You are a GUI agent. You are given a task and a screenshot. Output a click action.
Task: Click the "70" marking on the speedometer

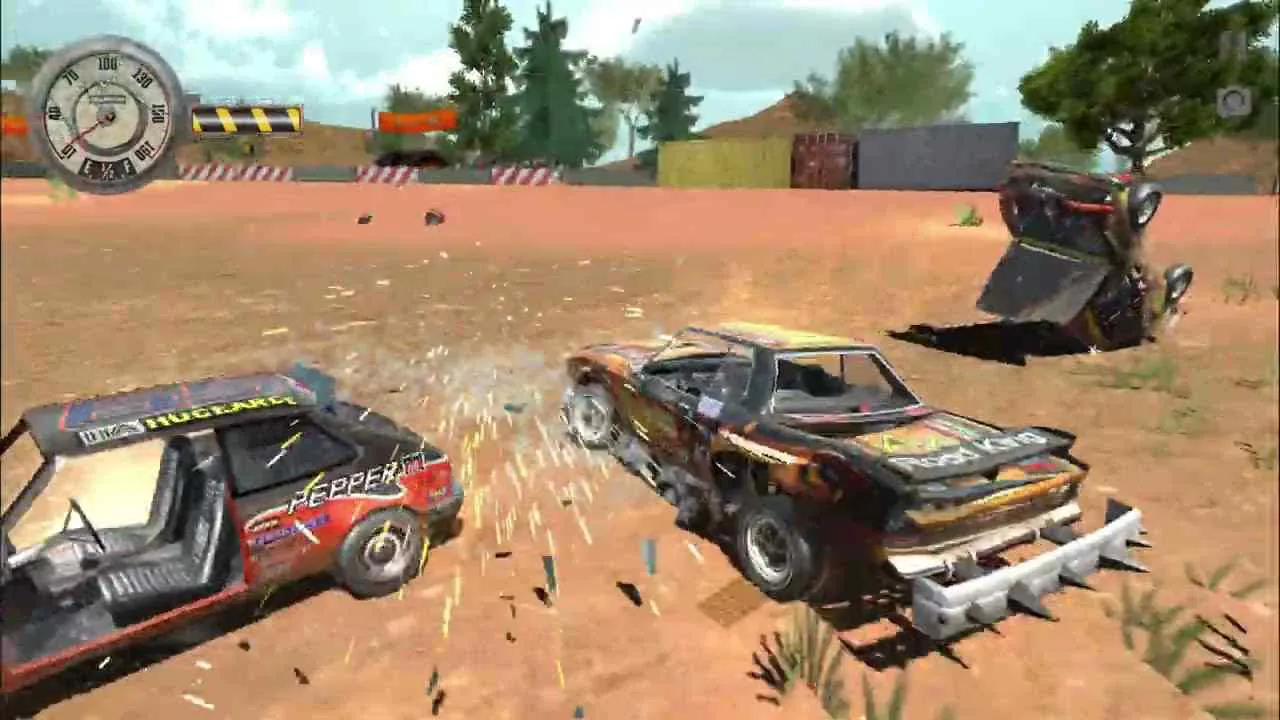pyautogui.click(x=71, y=75)
